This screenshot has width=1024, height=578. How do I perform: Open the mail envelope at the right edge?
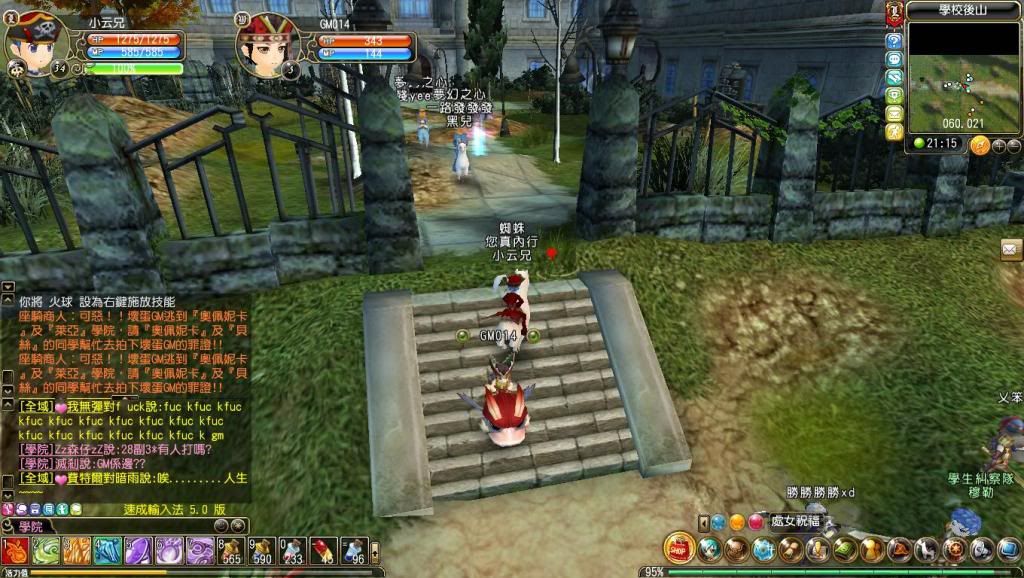tap(1011, 249)
